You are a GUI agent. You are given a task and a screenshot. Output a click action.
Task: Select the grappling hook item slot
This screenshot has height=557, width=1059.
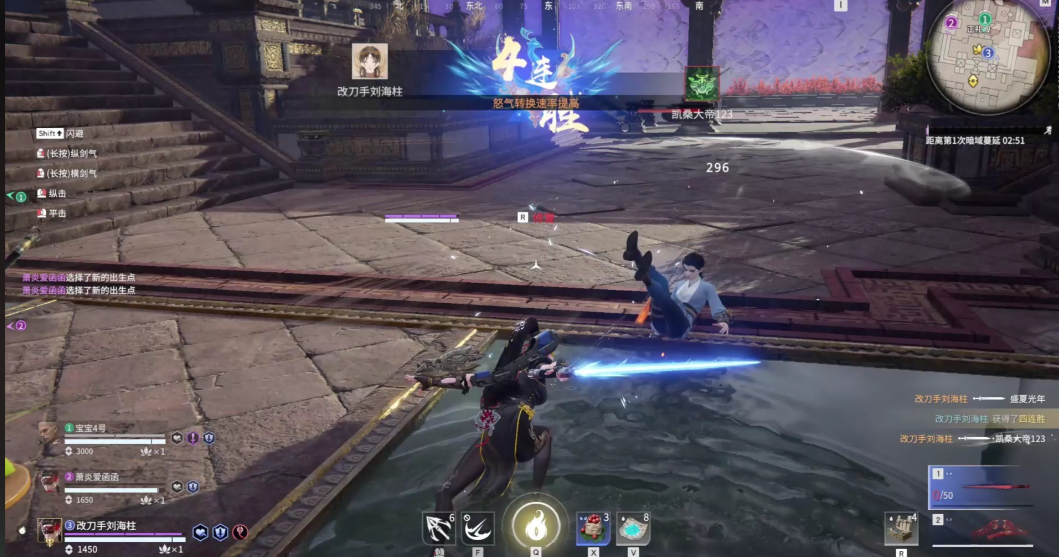(437, 528)
